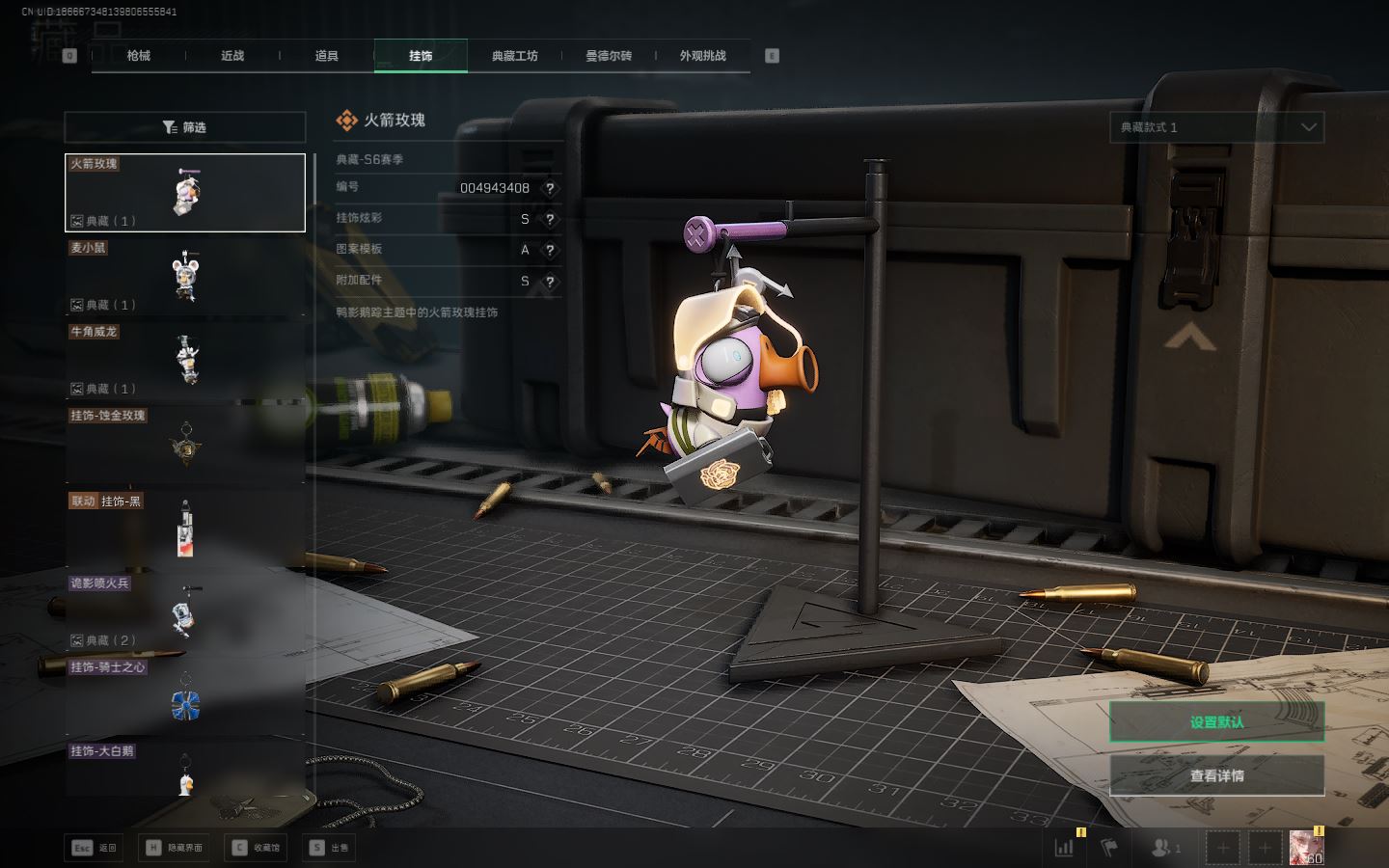
Task: Open the player avatar in bottom bar
Action: 1306,848
